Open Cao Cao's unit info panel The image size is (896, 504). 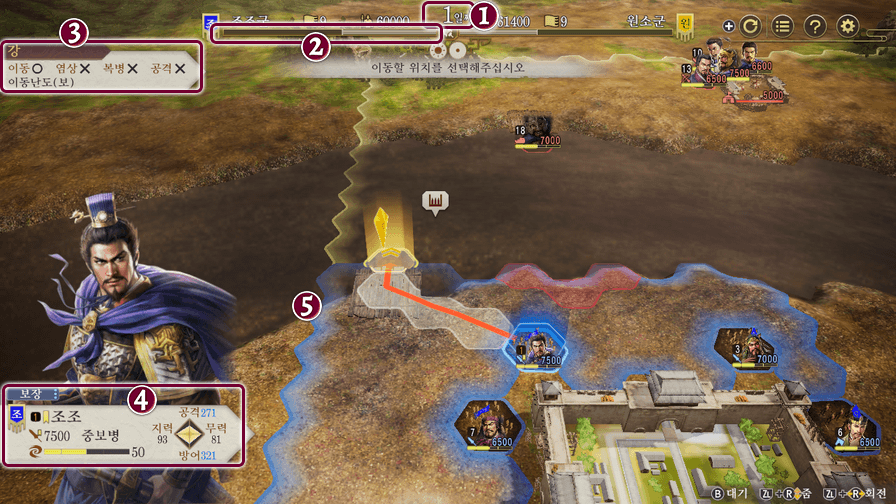pos(122,425)
